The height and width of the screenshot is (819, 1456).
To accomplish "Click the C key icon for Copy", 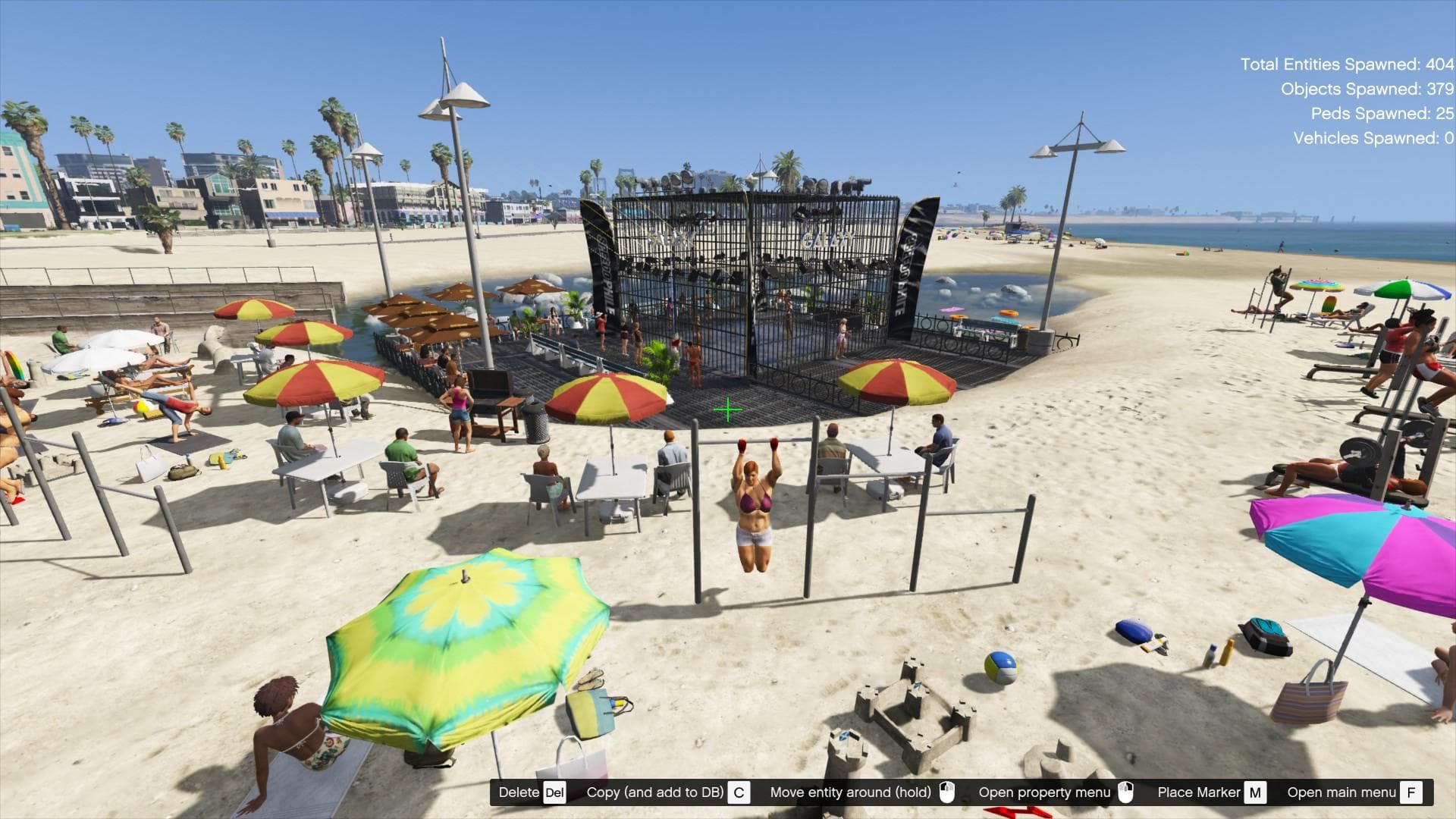I will coord(739,792).
